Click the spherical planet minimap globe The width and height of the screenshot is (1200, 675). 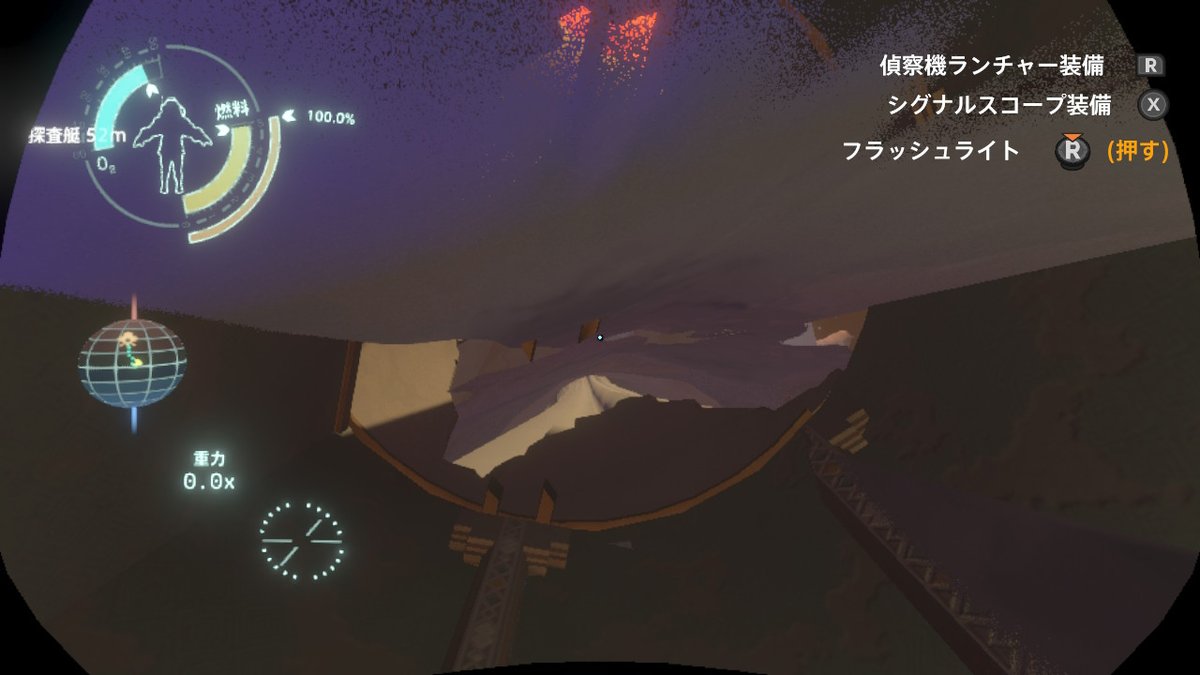click(131, 363)
